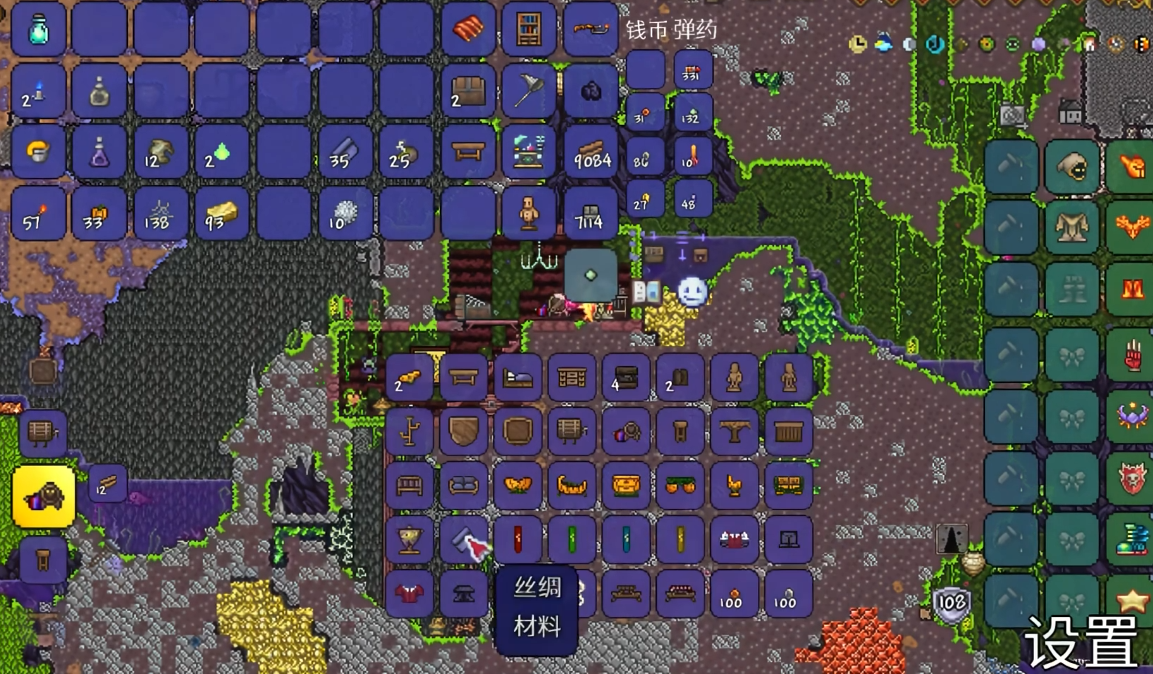Pick the wooden chest stack slot
The height and width of the screenshot is (674, 1153).
468,91
